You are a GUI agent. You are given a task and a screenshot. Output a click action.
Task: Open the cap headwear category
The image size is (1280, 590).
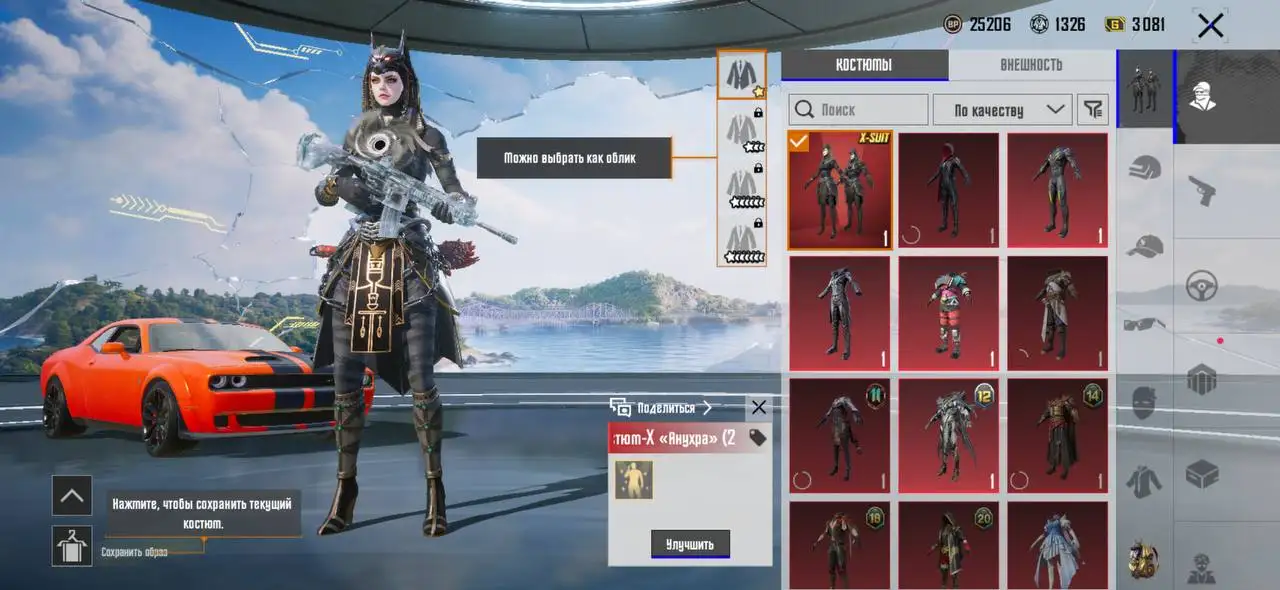click(1144, 245)
